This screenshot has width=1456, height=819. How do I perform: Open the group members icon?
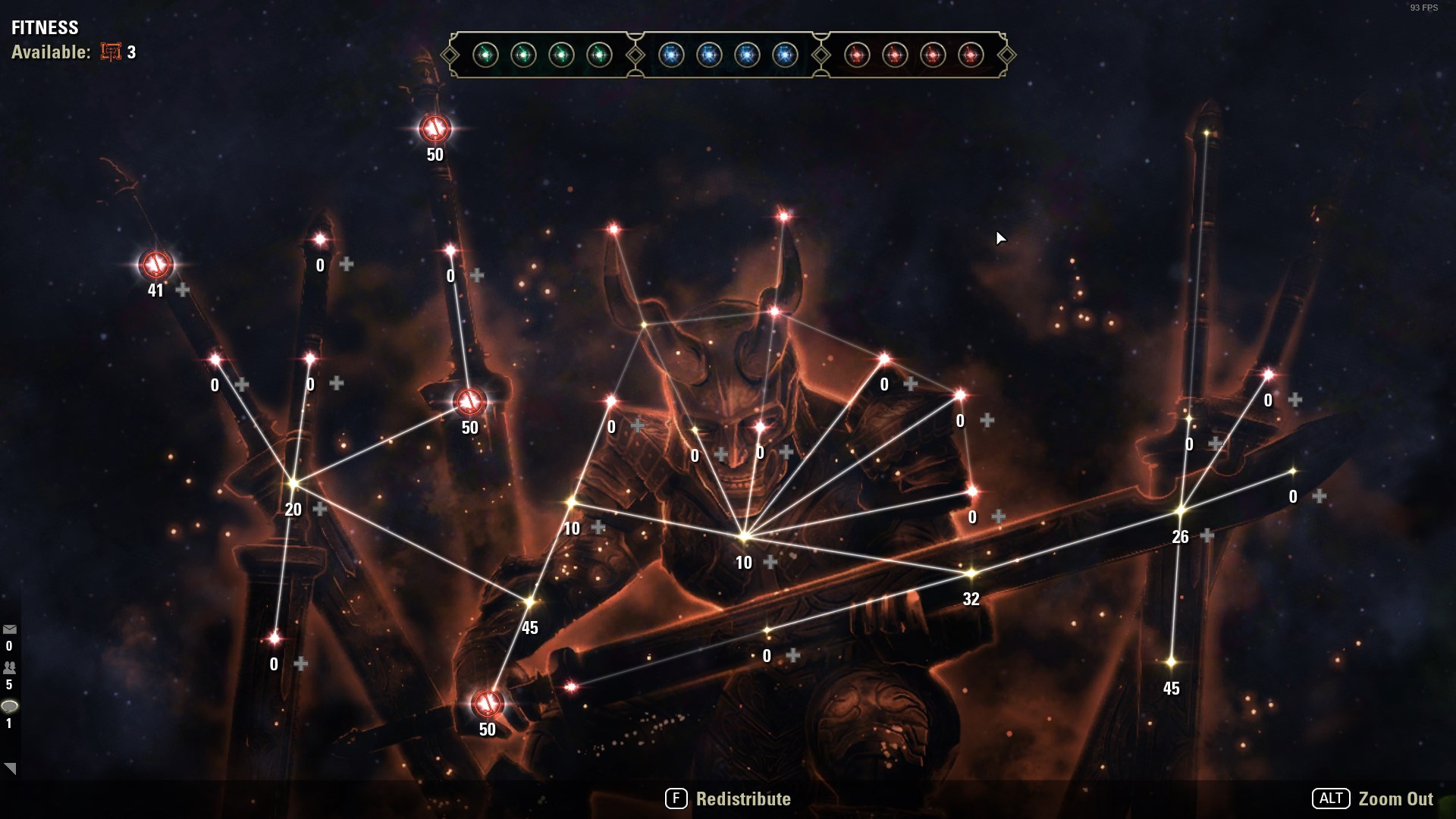click(10, 668)
